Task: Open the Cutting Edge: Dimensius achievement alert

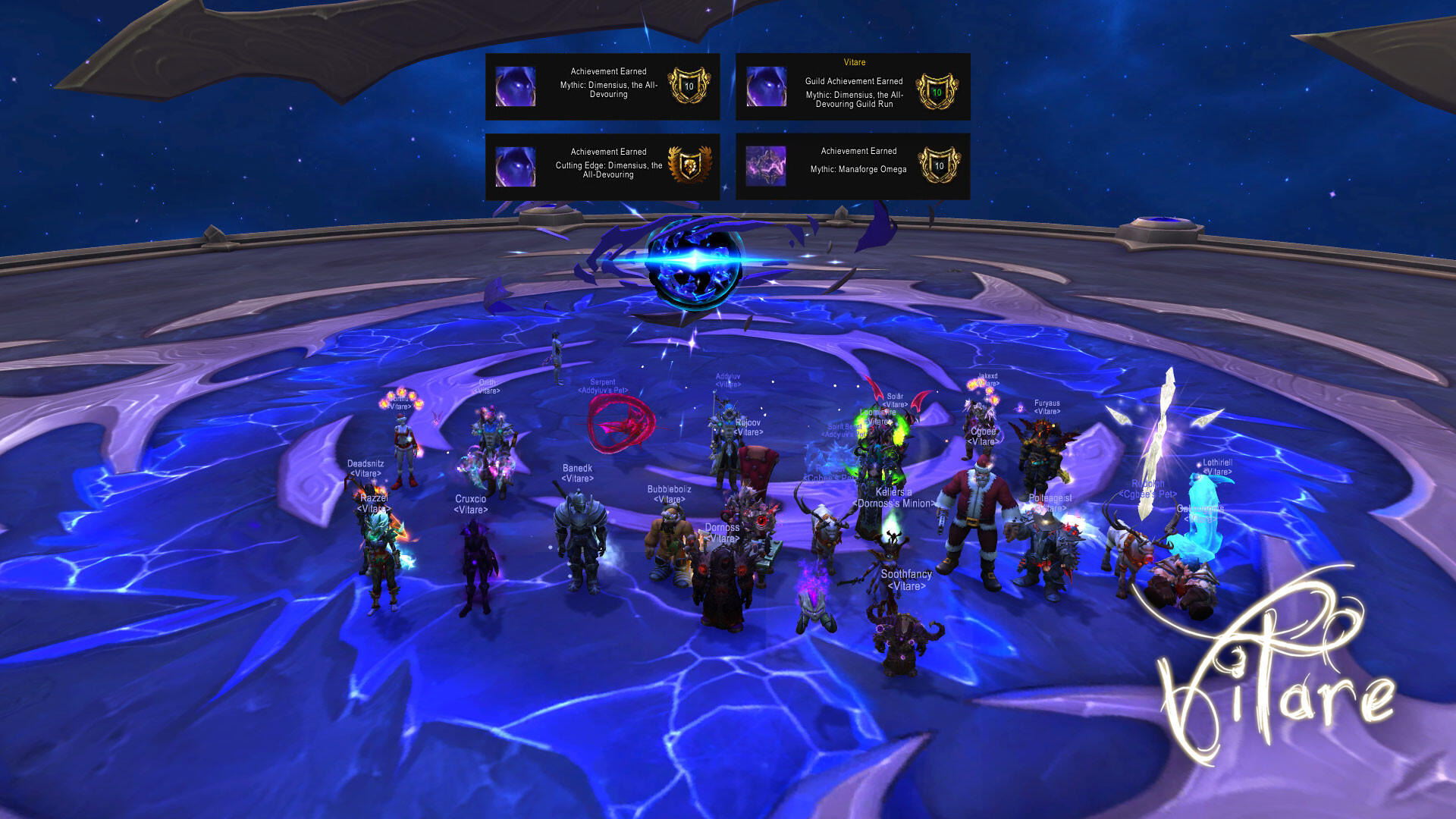Action: (602, 167)
